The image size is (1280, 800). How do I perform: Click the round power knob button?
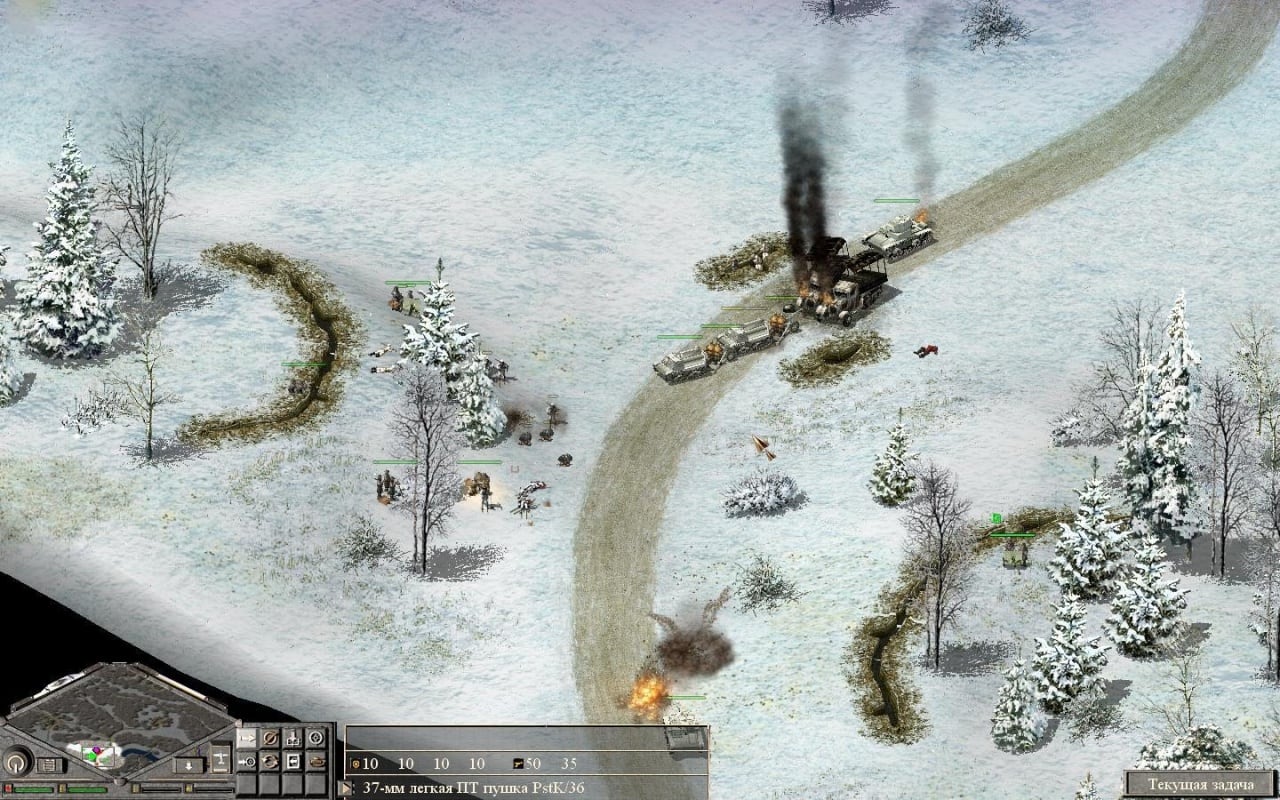(x=16, y=763)
